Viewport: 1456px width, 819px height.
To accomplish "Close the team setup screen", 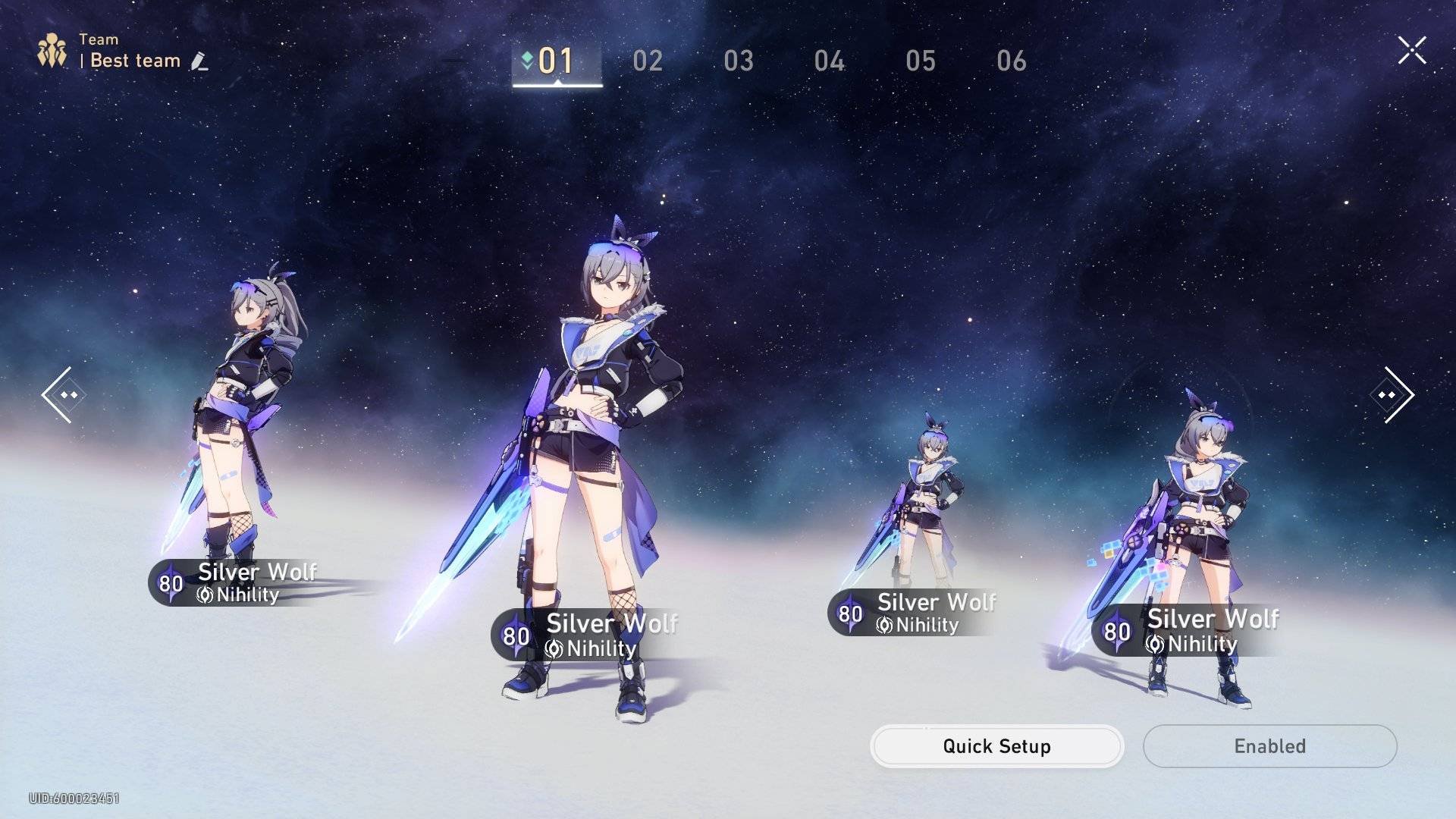I will [1411, 51].
